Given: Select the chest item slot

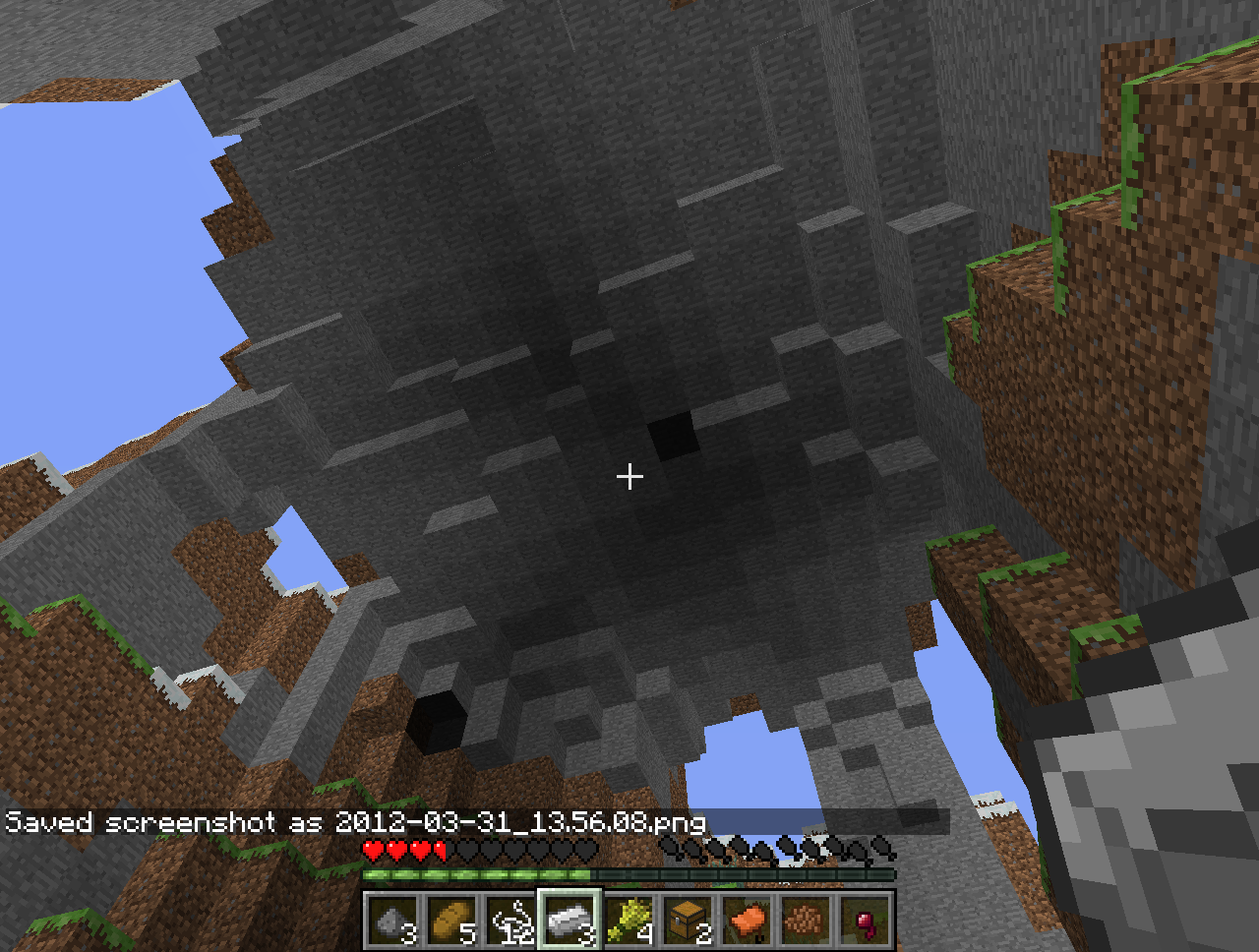Looking at the screenshot, I should [x=689, y=921].
